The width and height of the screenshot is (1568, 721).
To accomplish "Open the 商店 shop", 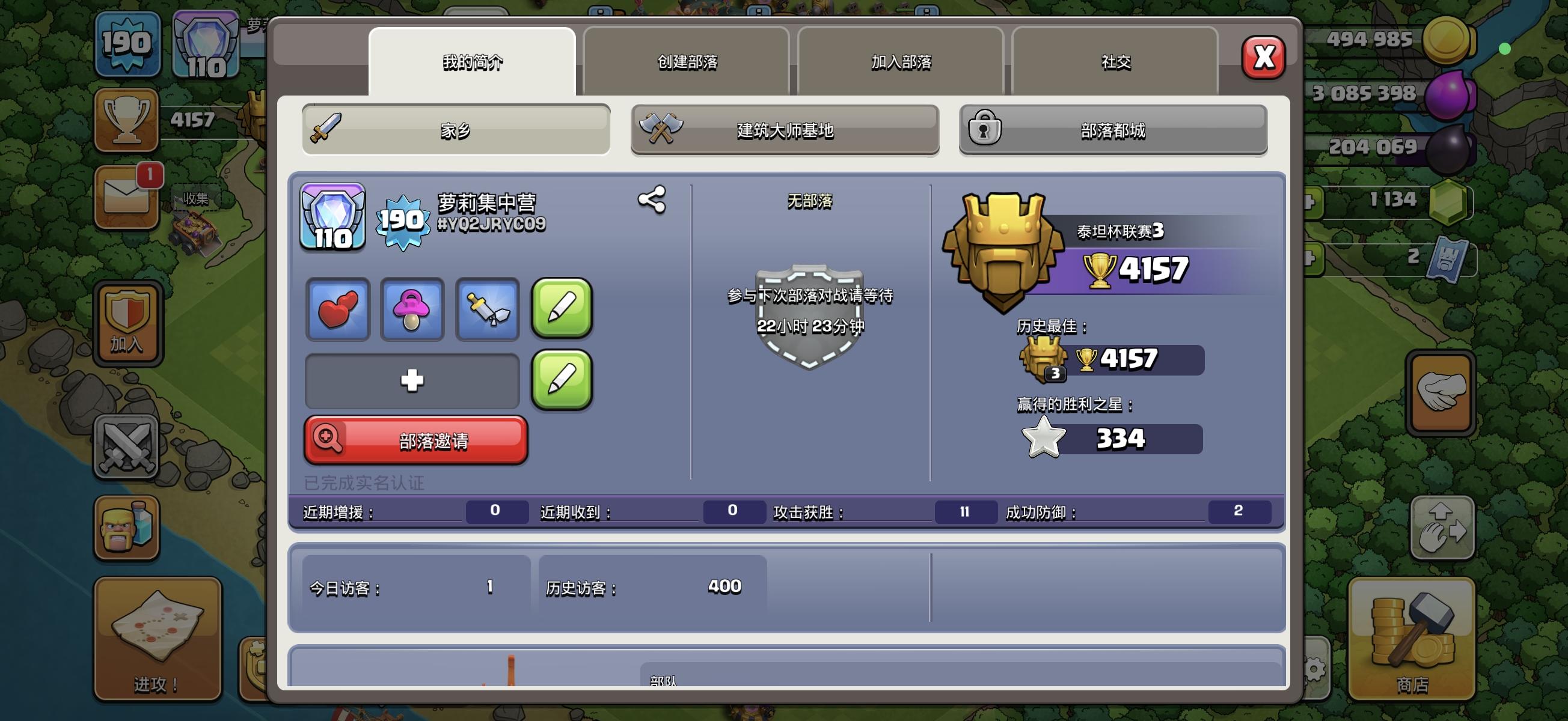I will coord(1411,639).
